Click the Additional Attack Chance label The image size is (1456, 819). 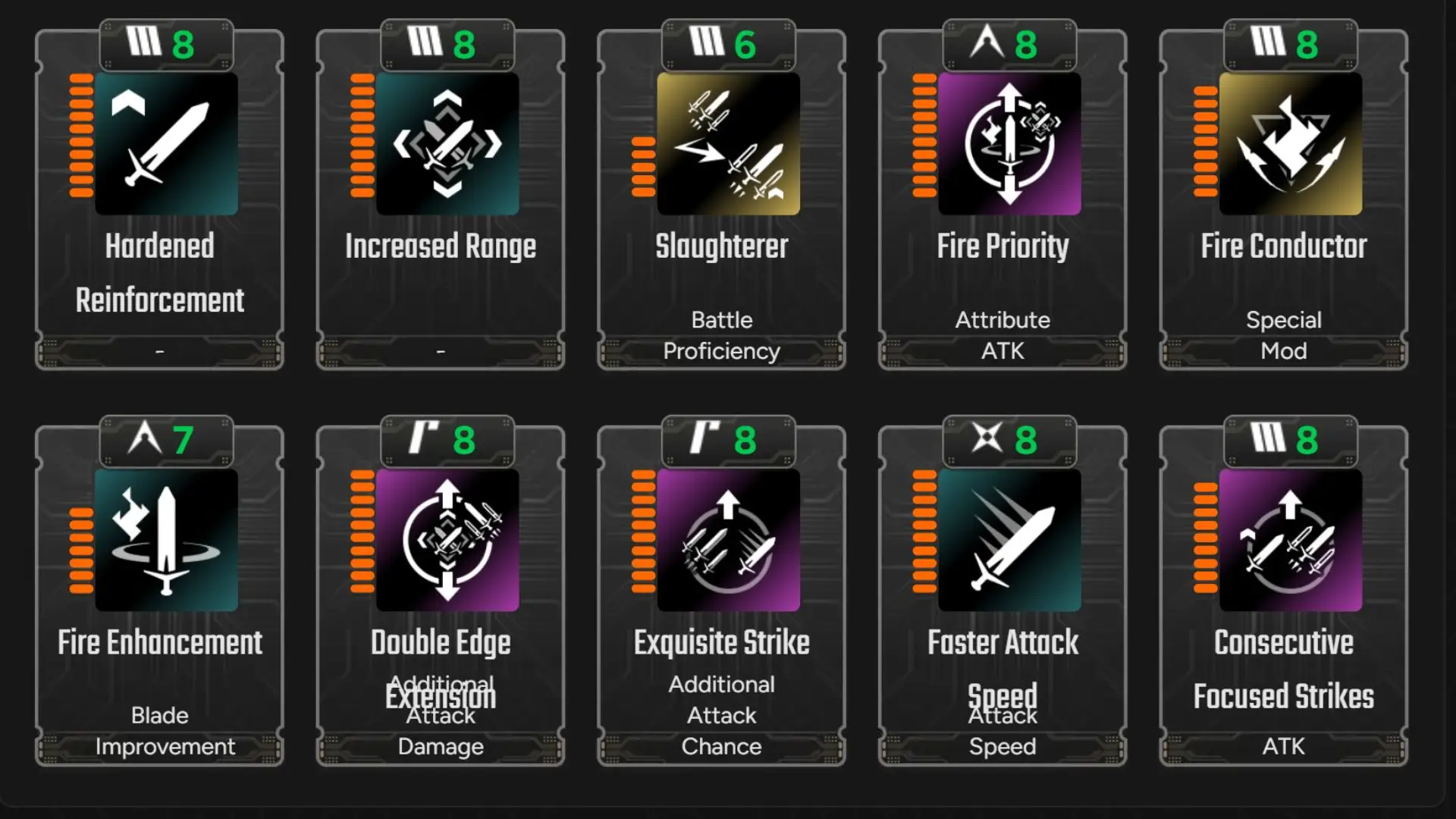pyautogui.click(x=721, y=715)
